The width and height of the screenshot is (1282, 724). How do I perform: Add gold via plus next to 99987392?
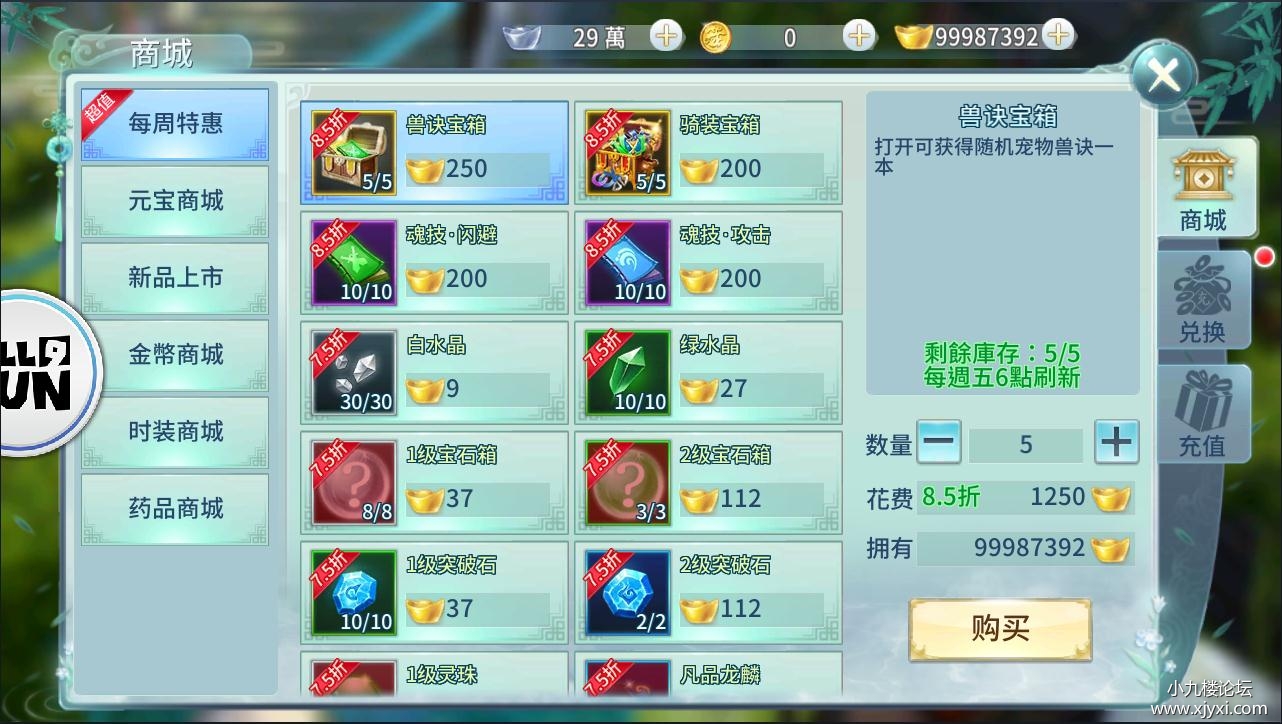click(x=1057, y=34)
